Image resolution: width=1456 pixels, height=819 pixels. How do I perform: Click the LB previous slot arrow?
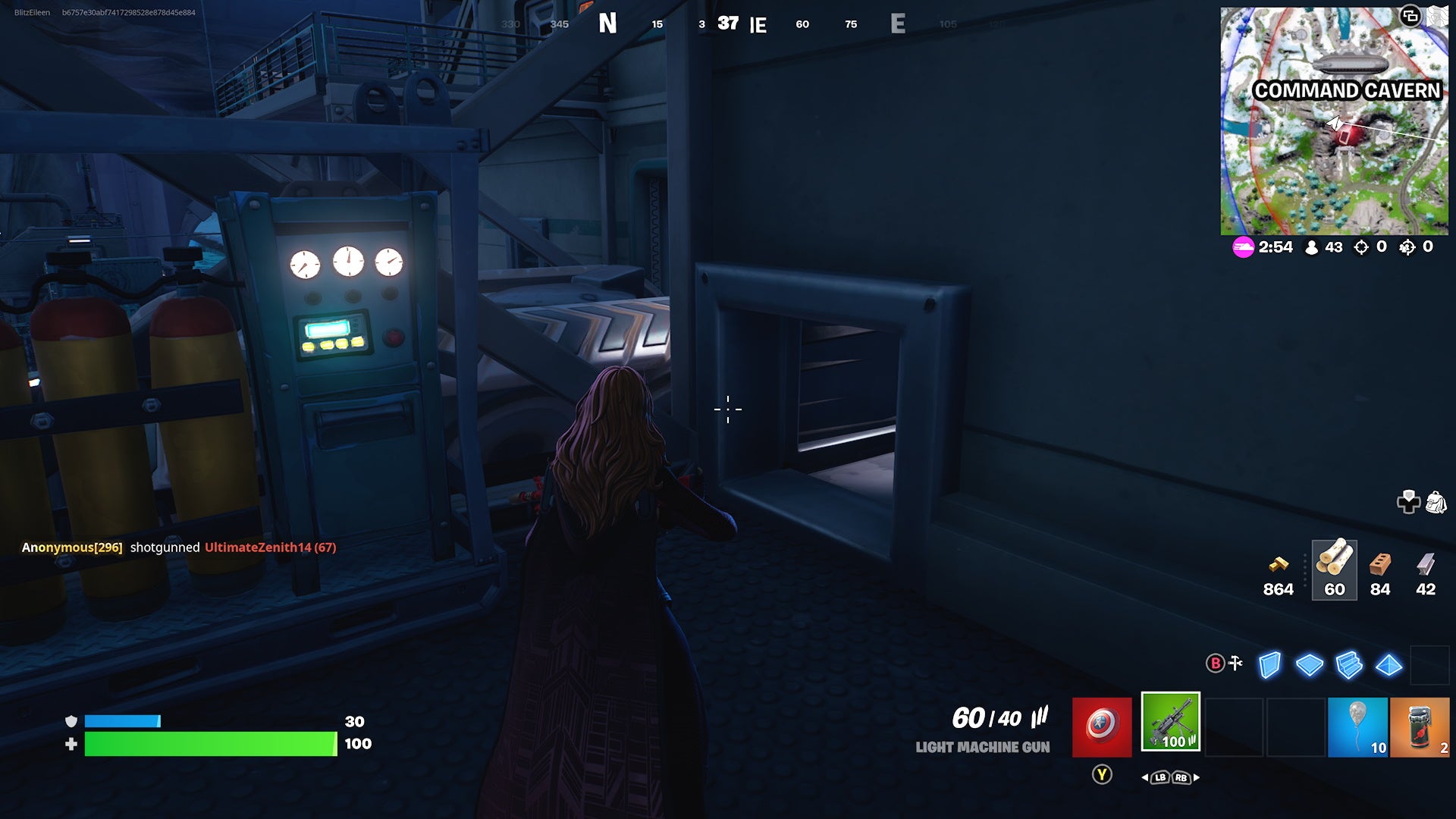(1159, 778)
